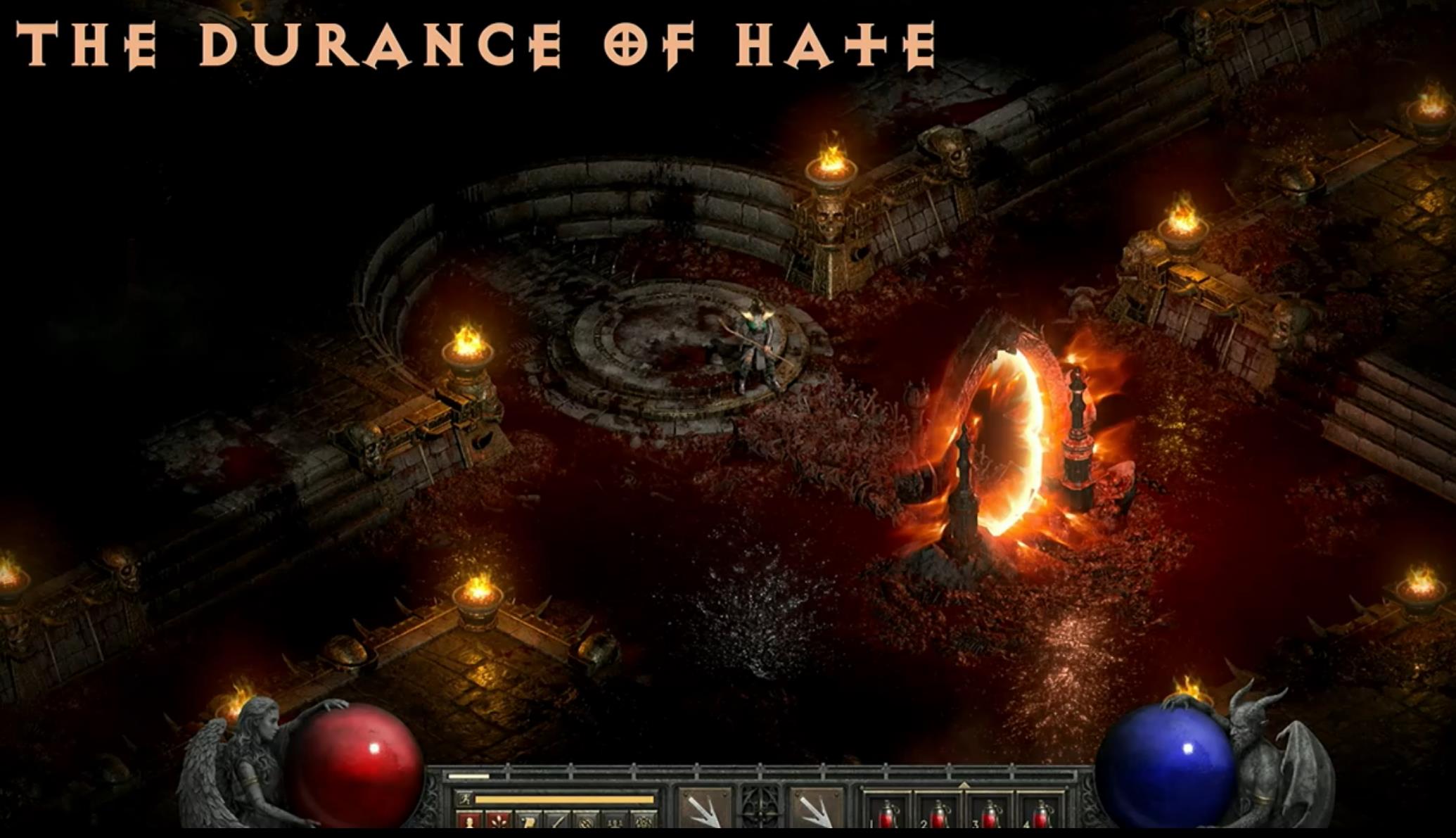This screenshot has height=838, width=1456.
Task: Open the skill tree with the red branching button
Action: click(497, 820)
